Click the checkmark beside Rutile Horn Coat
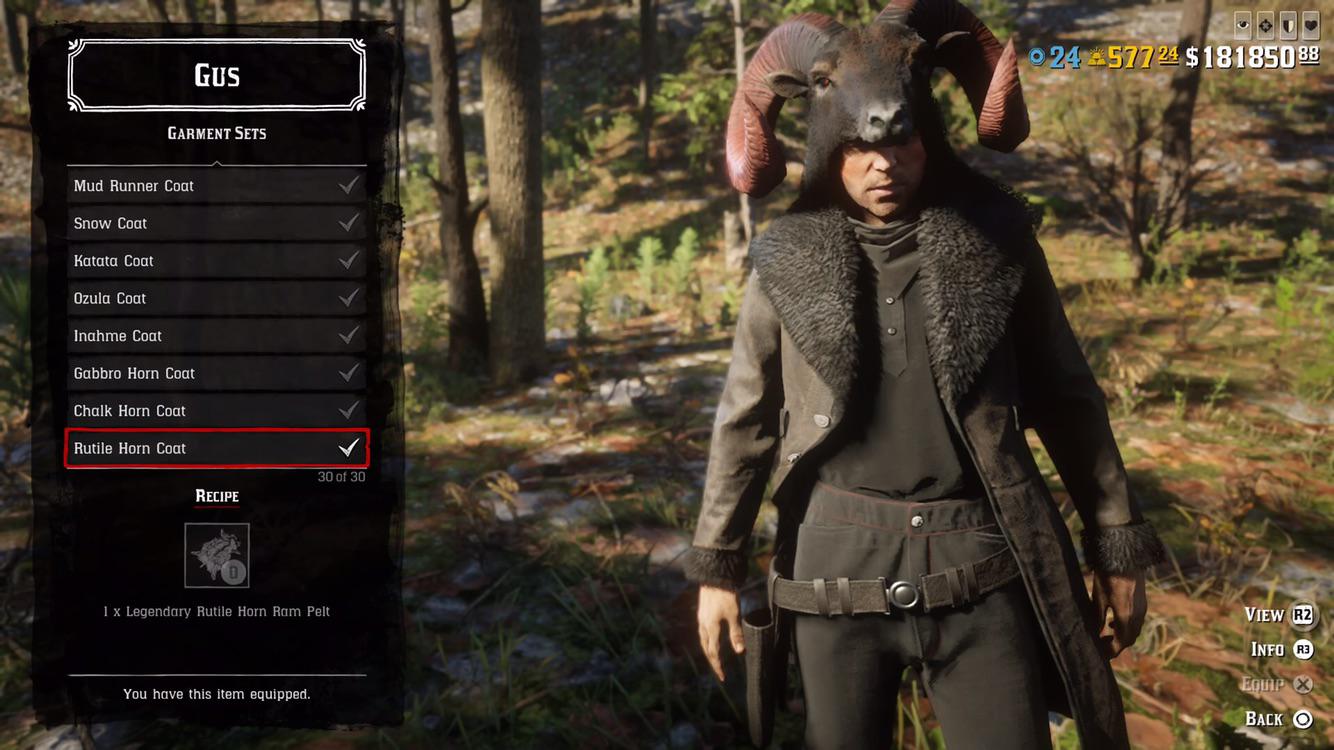Screen dimensions: 1334x750 348,448
